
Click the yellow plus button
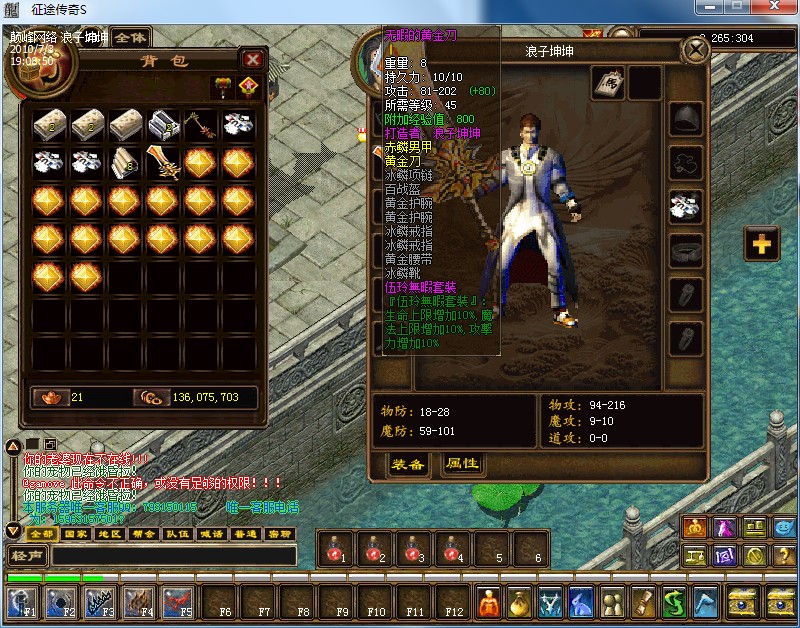[x=761, y=242]
